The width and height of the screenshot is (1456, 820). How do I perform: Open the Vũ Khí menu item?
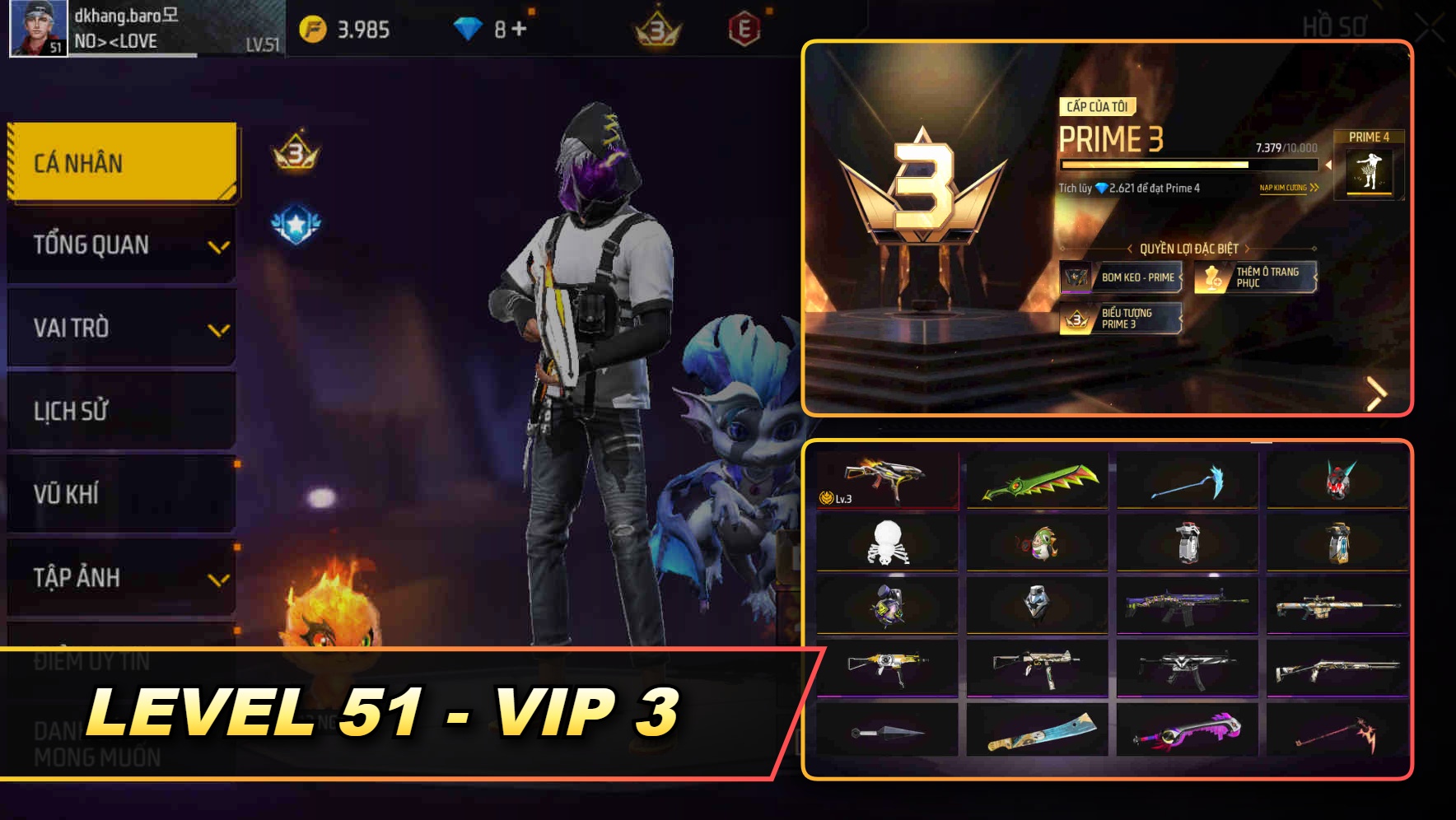click(121, 494)
